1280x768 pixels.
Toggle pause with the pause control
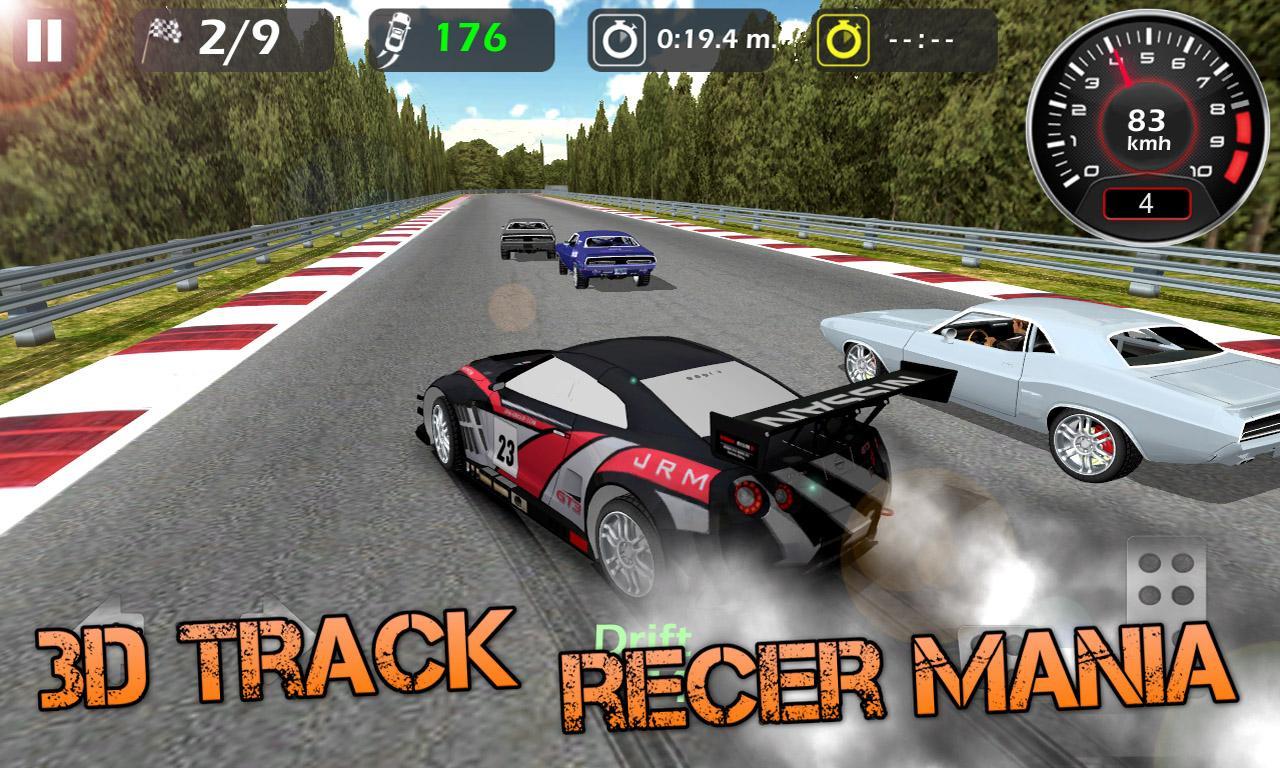coord(46,41)
